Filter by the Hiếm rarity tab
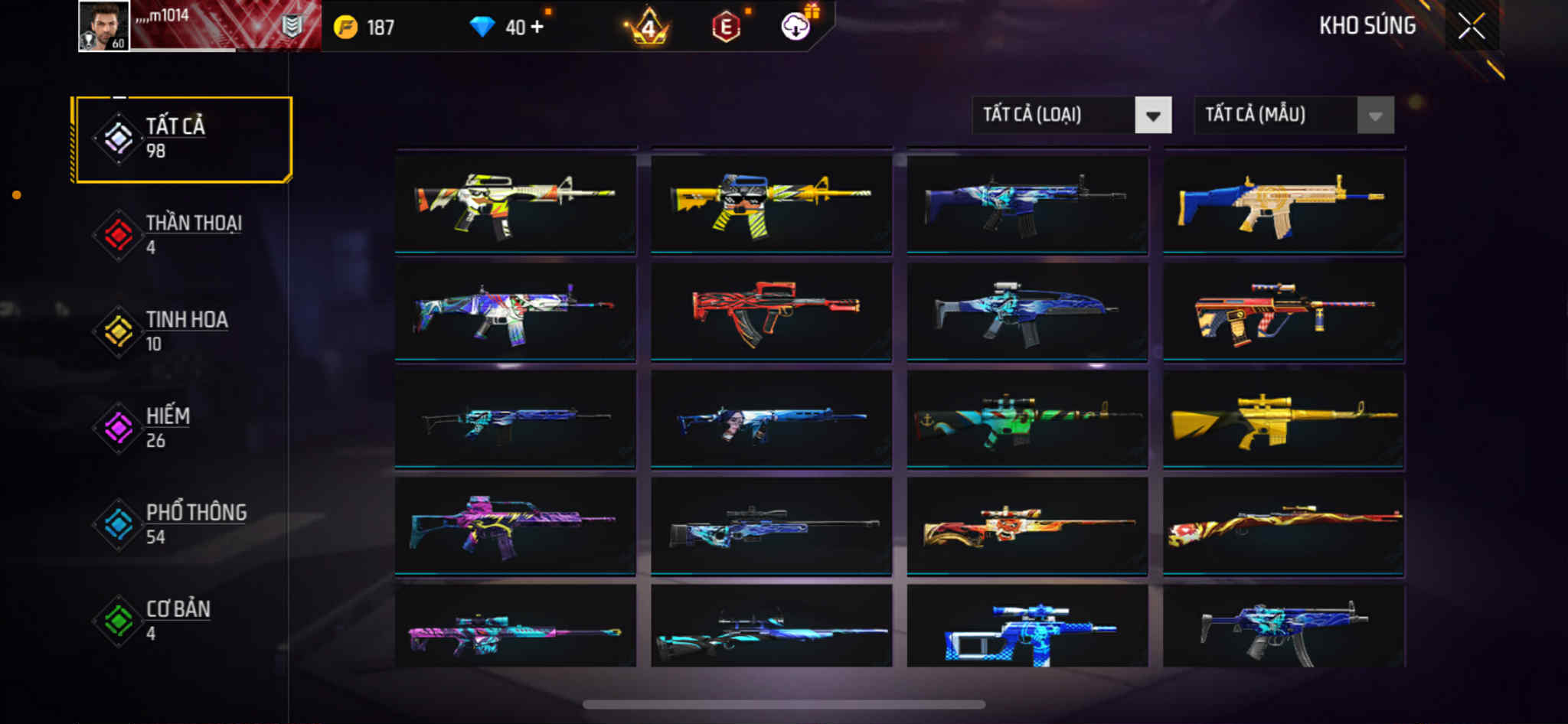 [x=182, y=428]
